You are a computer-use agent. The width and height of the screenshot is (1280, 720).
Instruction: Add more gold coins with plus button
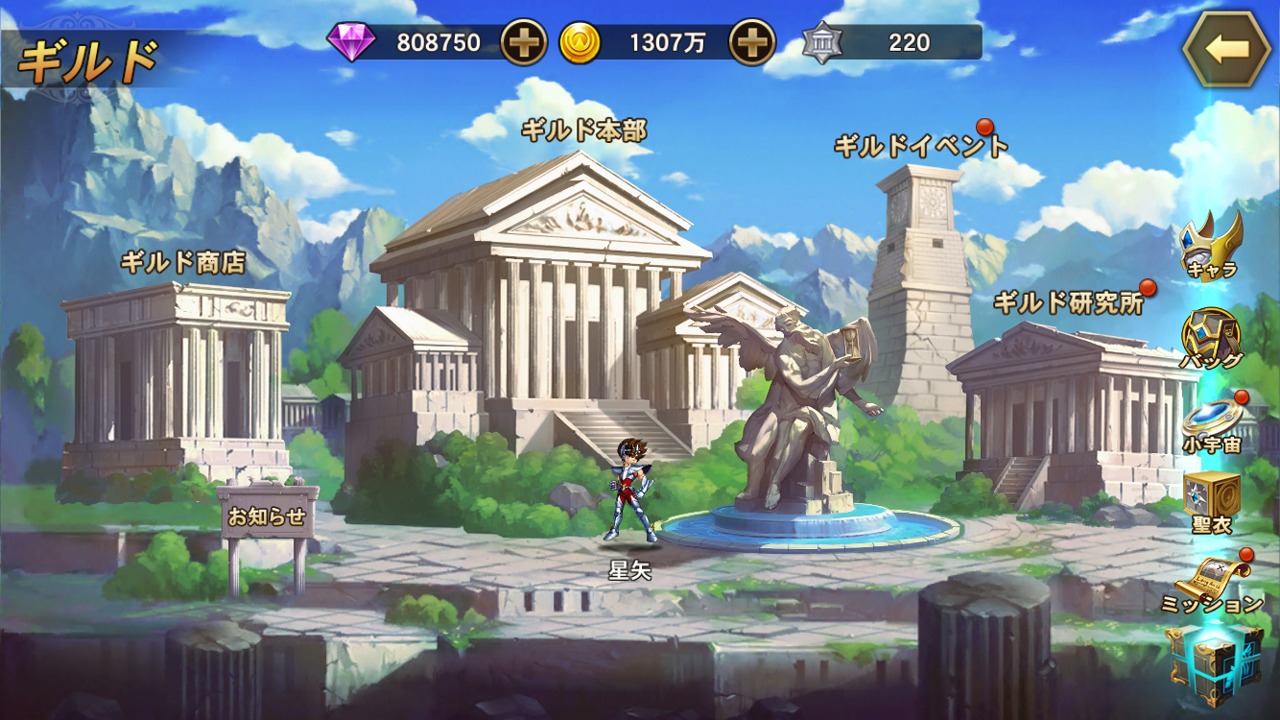click(x=752, y=43)
